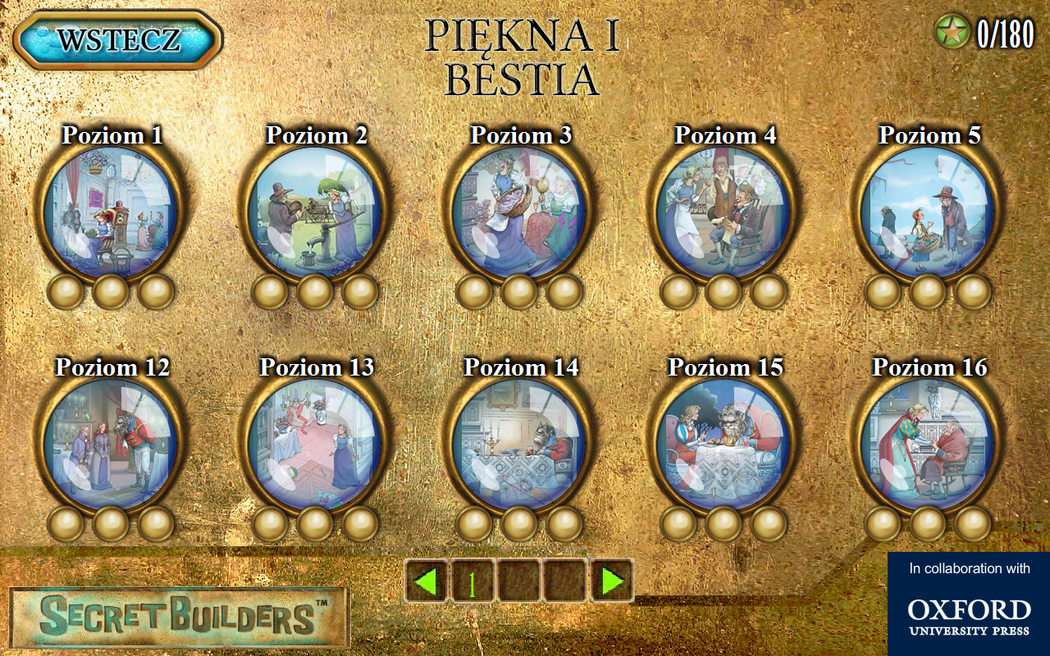
Task: Click the Poziom 16 level thumbnail
Action: coord(927,444)
